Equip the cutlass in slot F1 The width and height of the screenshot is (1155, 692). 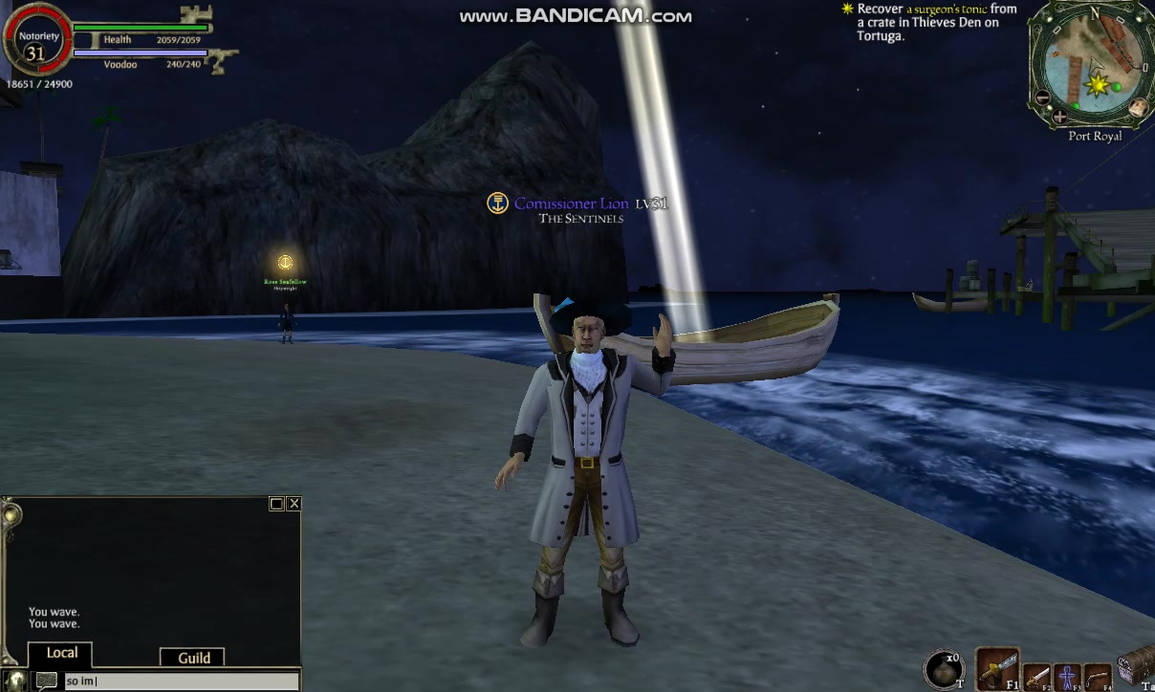click(x=996, y=668)
